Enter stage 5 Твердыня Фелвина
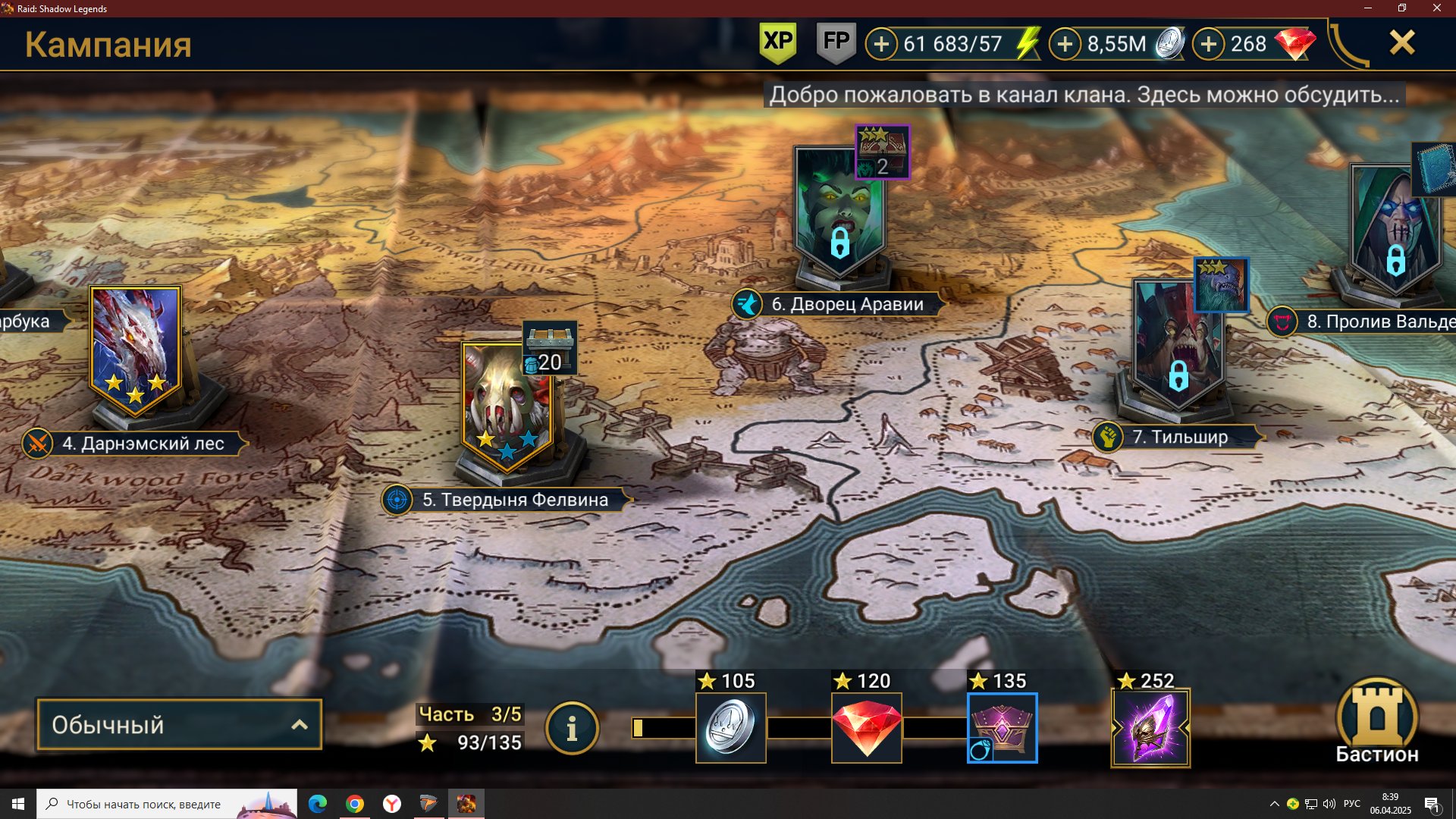Viewport: 1456px width, 819px height. [507, 406]
